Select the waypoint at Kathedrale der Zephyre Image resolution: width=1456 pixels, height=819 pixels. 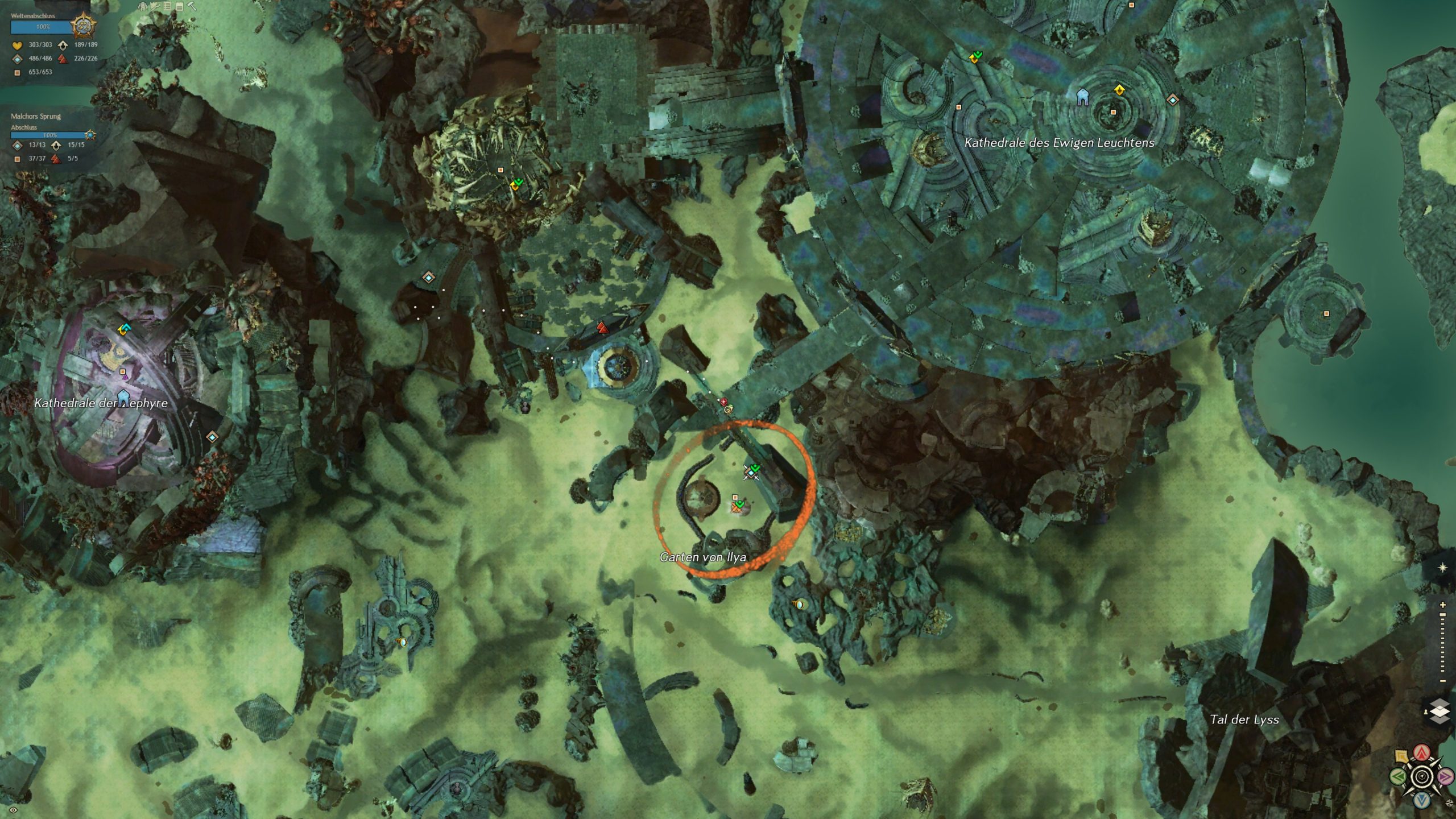click(x=212, y=437)
